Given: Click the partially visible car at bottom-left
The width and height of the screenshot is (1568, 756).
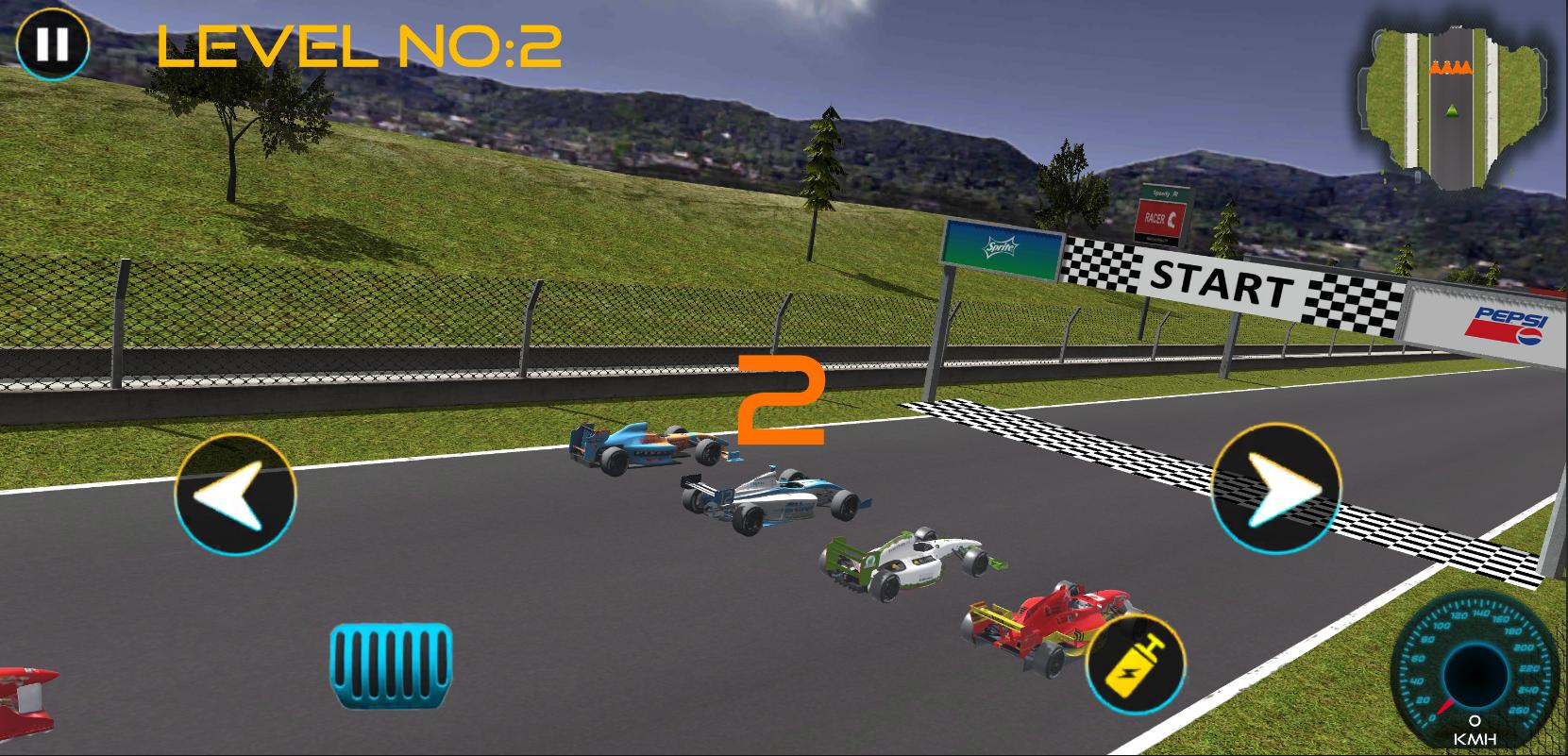Looking at the screenshot, I should (28, 703).
